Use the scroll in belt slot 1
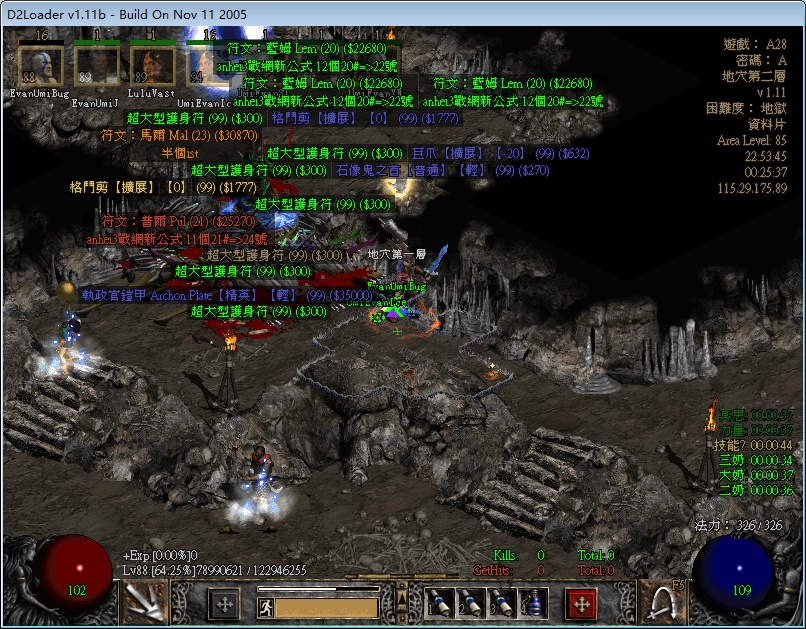The width and height of the screenshot is (806, 629). (x=436, y=603)
